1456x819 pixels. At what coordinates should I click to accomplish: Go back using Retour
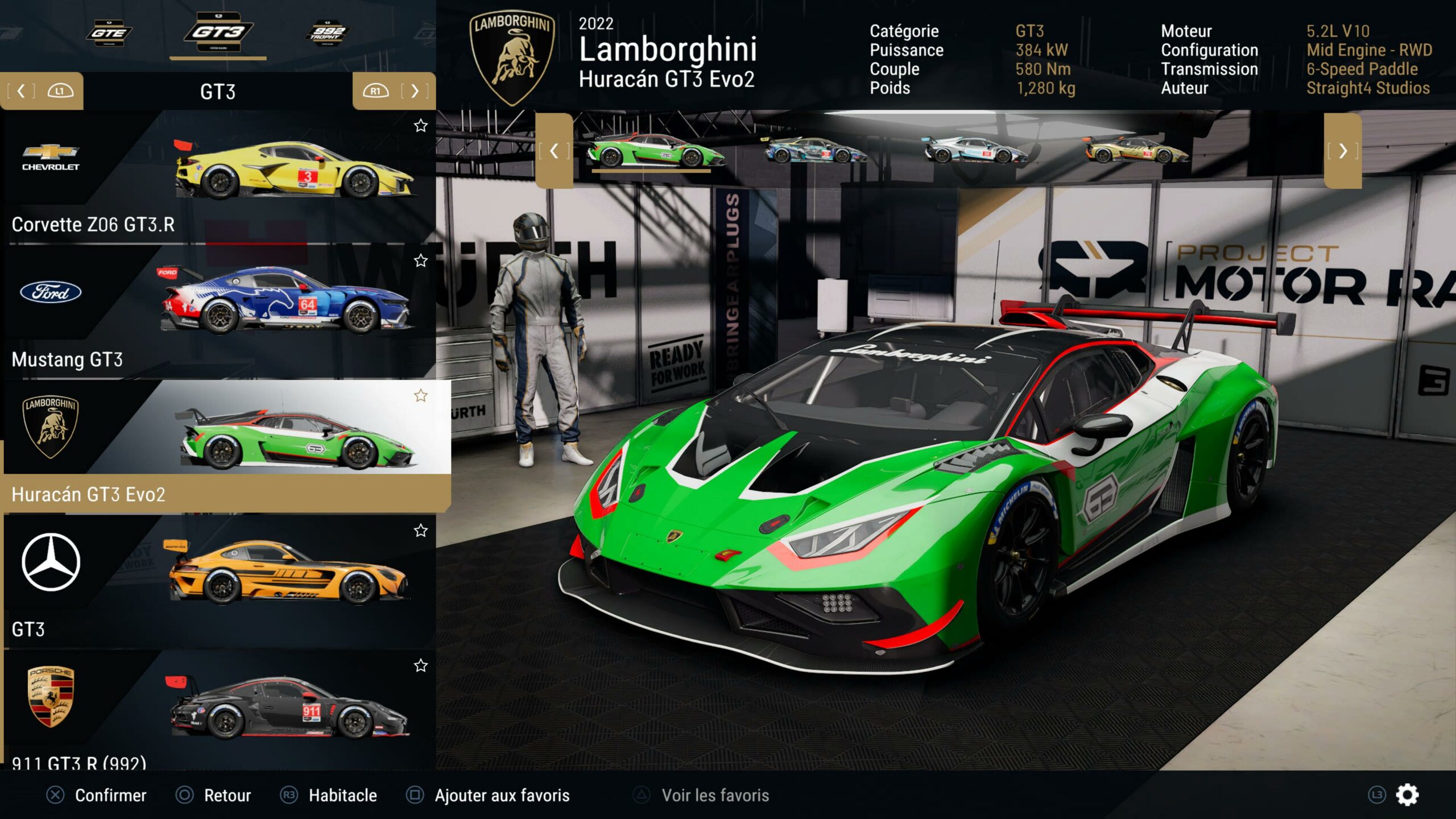point(214,795)
